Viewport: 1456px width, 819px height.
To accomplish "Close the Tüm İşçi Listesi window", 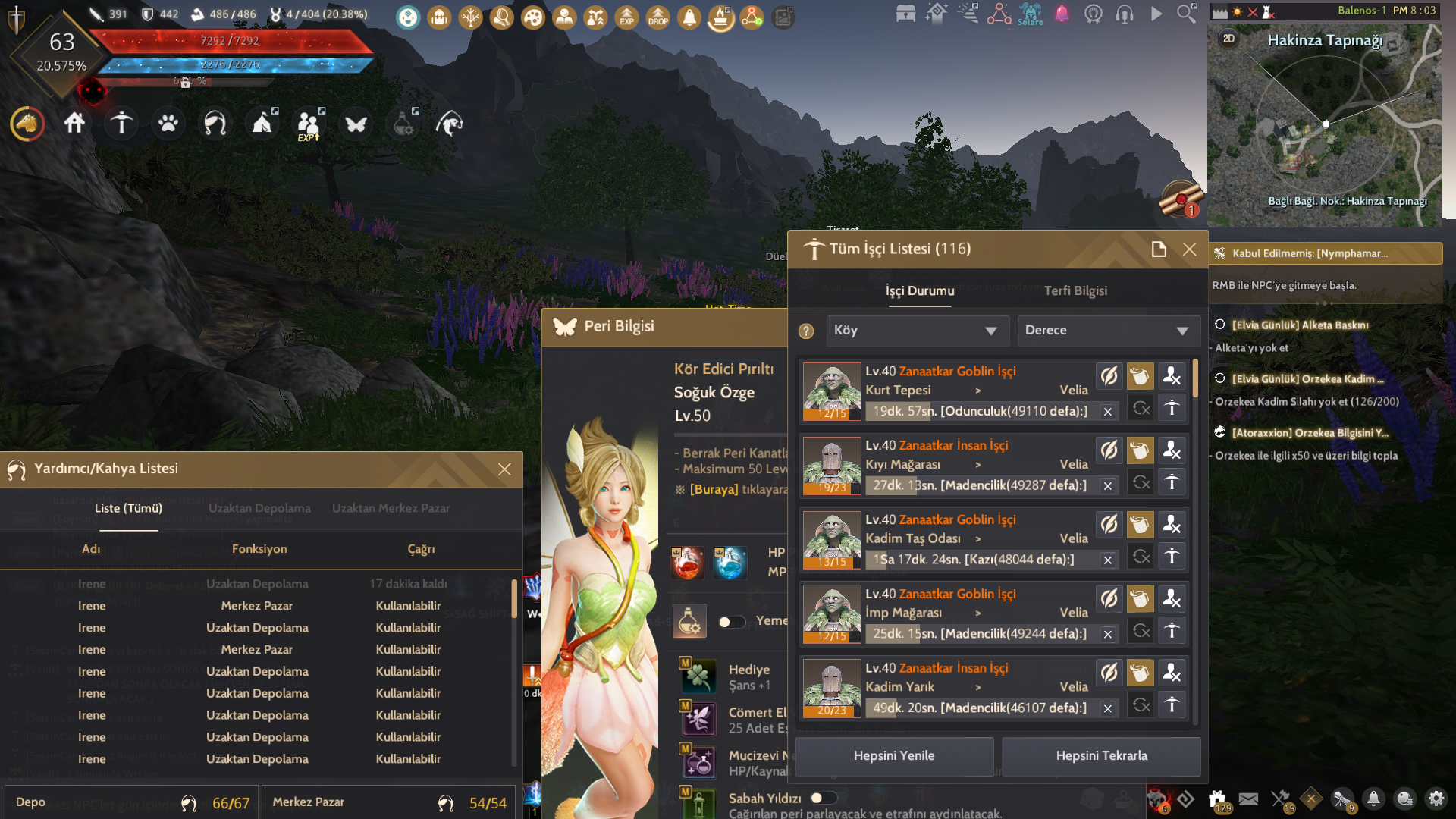I will tap(1189, 249).
